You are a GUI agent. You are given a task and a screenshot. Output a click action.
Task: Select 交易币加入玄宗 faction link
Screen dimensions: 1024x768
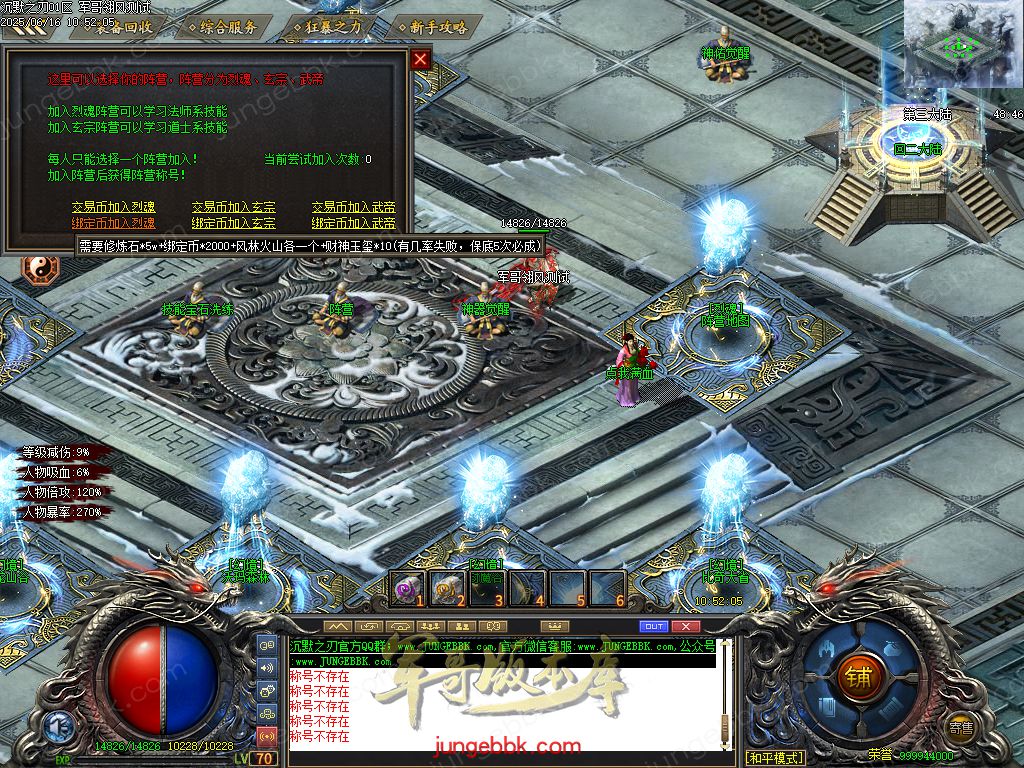pos(233,207)
